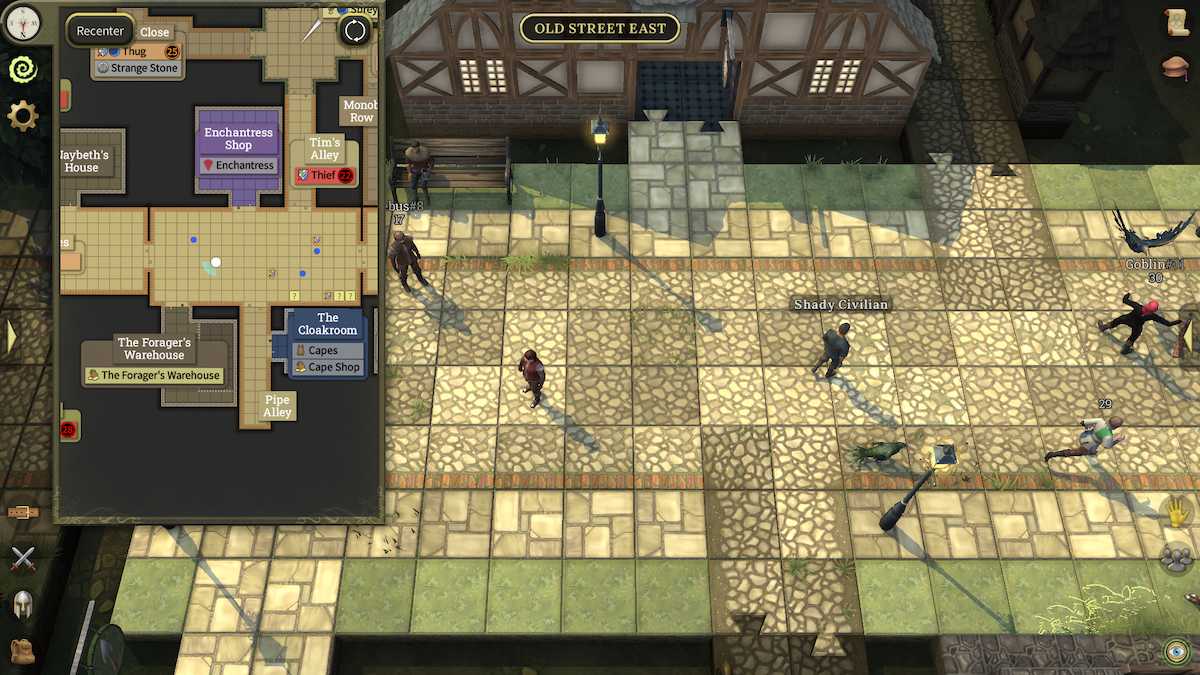Open the belt icon panel
The width and height of the screenshot is (1200, 675).
(22, 512)
